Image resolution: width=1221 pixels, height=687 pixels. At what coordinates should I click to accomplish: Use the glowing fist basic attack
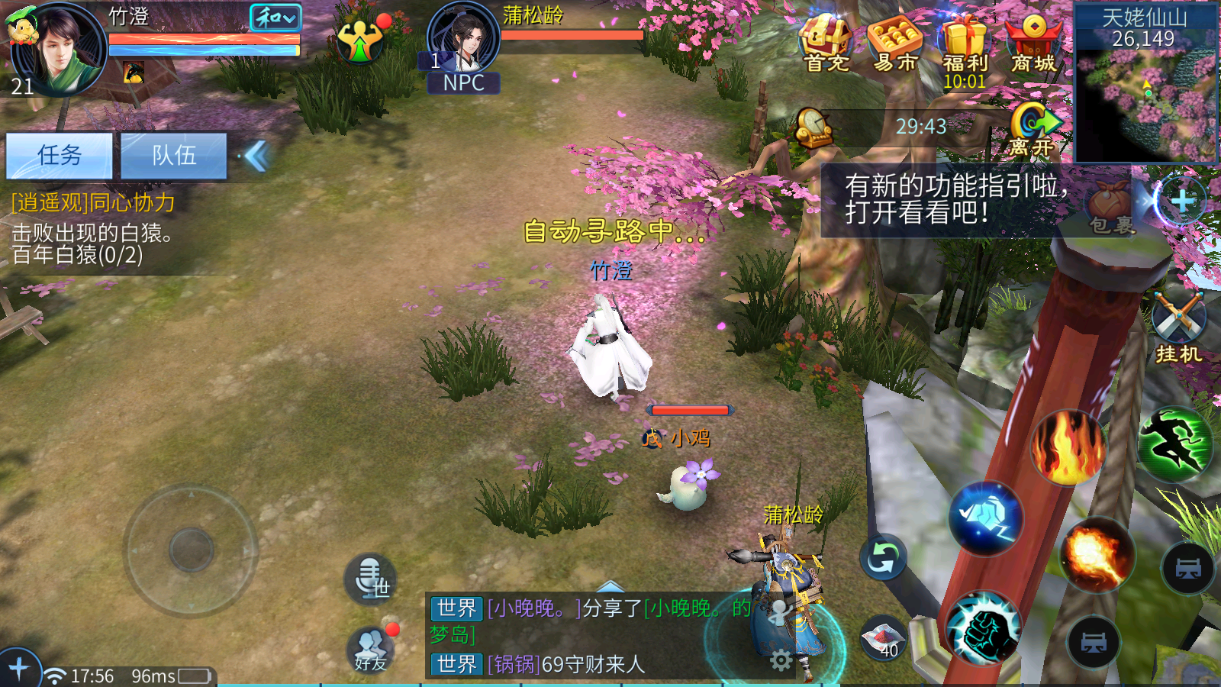click(x=983, y=627)
